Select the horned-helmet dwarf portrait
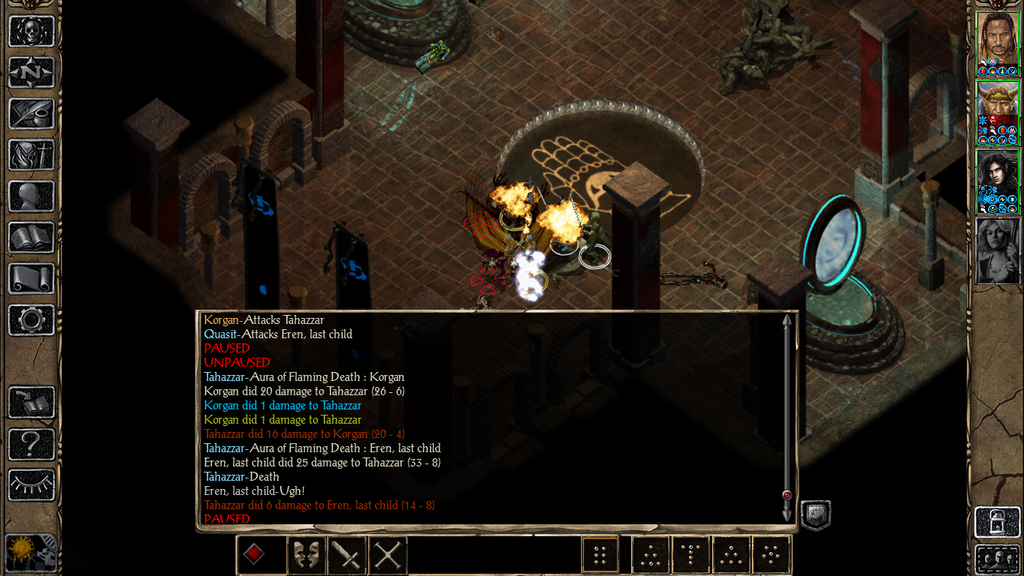The width and height of the screenshot is (1024, 576). pyautogui.click(x=997, y=110)
